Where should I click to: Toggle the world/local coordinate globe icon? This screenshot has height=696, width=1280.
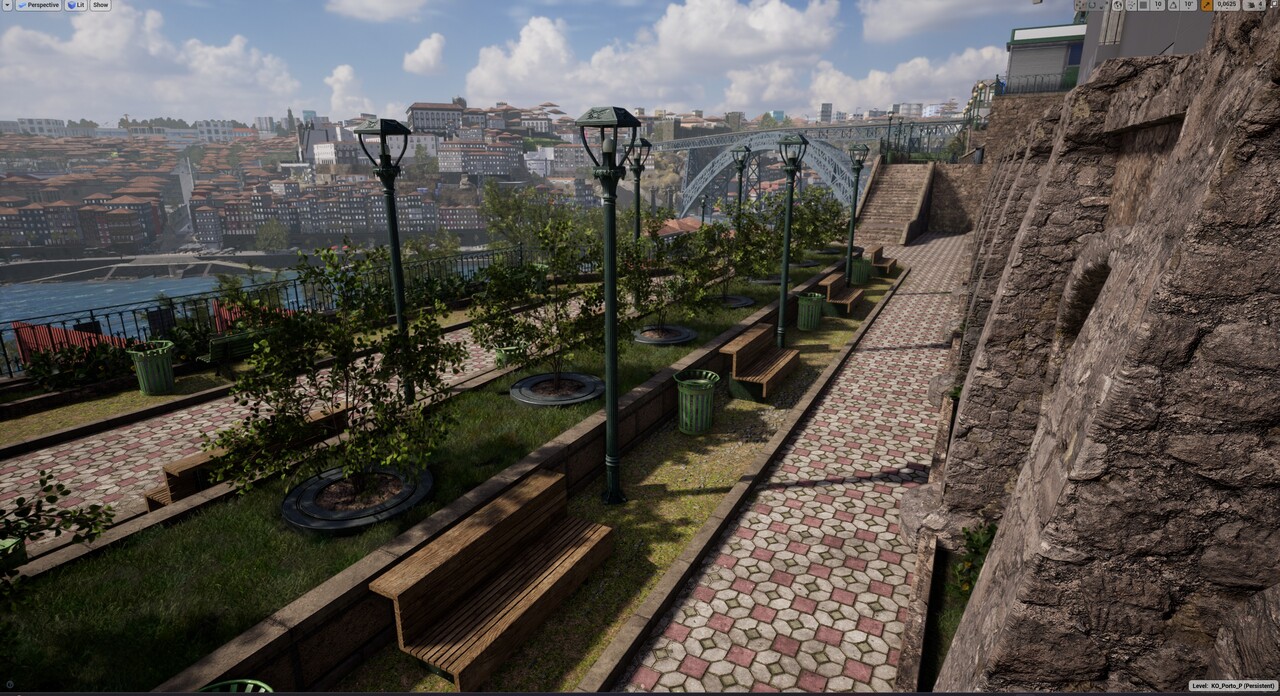(x=1117, y=5)
